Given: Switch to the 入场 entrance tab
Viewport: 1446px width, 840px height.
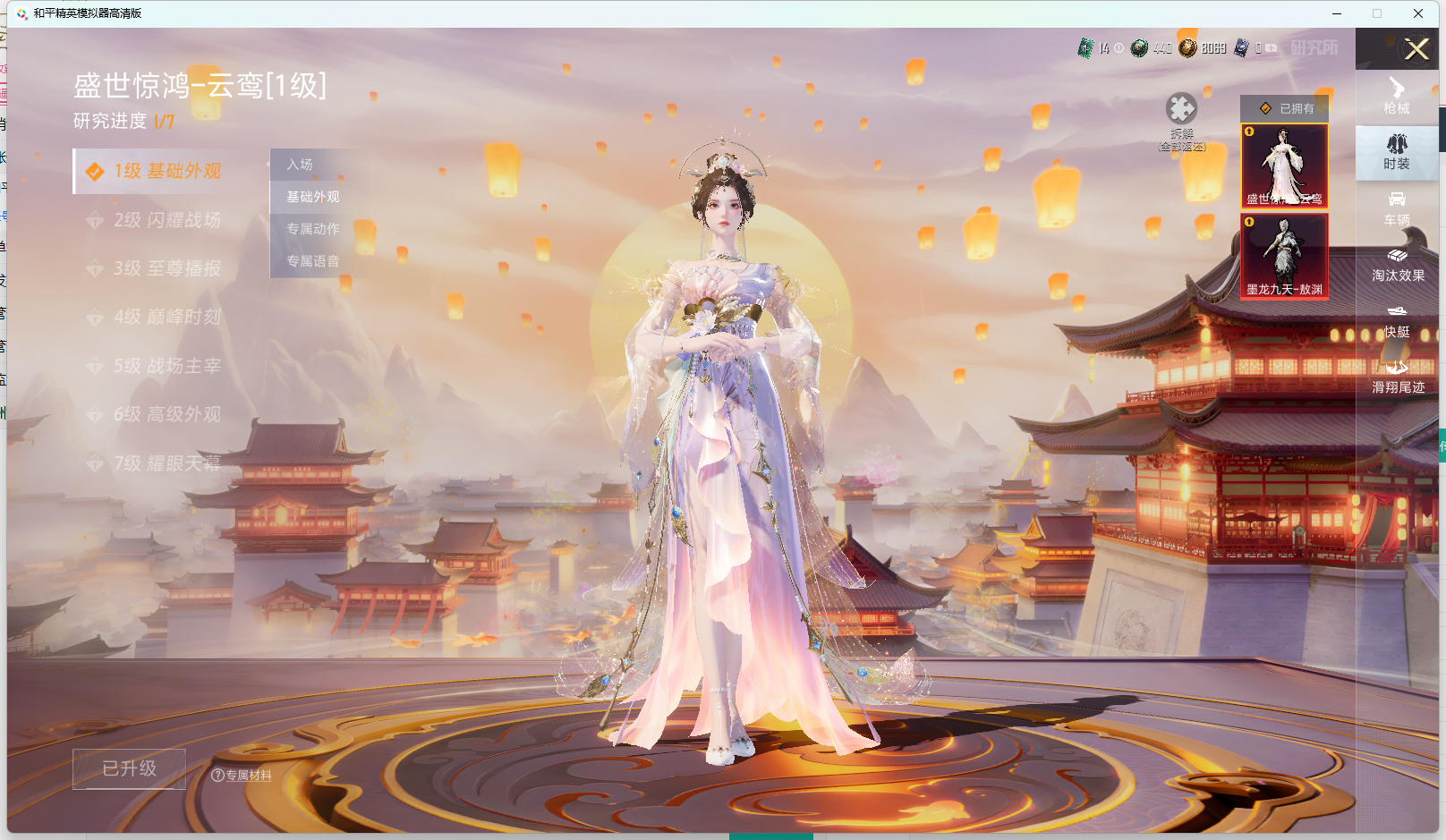Looking at the screenshot, I should click(x=302, y=165).
